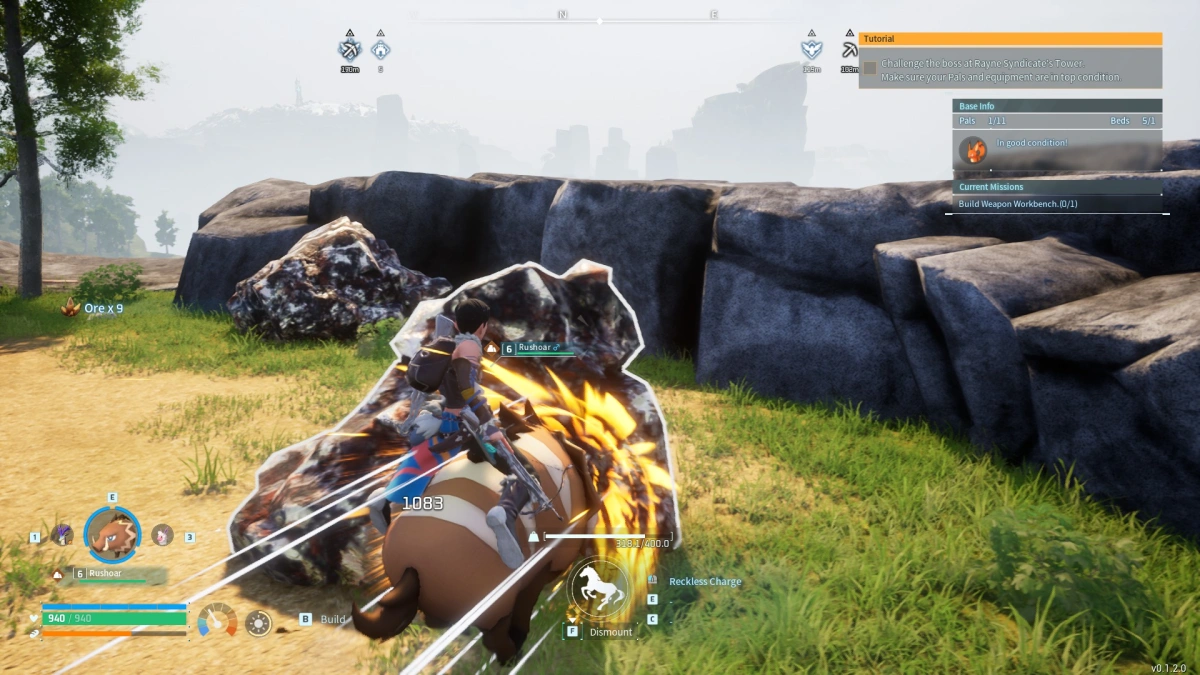Choose the pink rabbit-like pal portrait
Image resolution: width=1200 pixels, height=675 pixels.
pyautogui.click(x=162, y=535)
